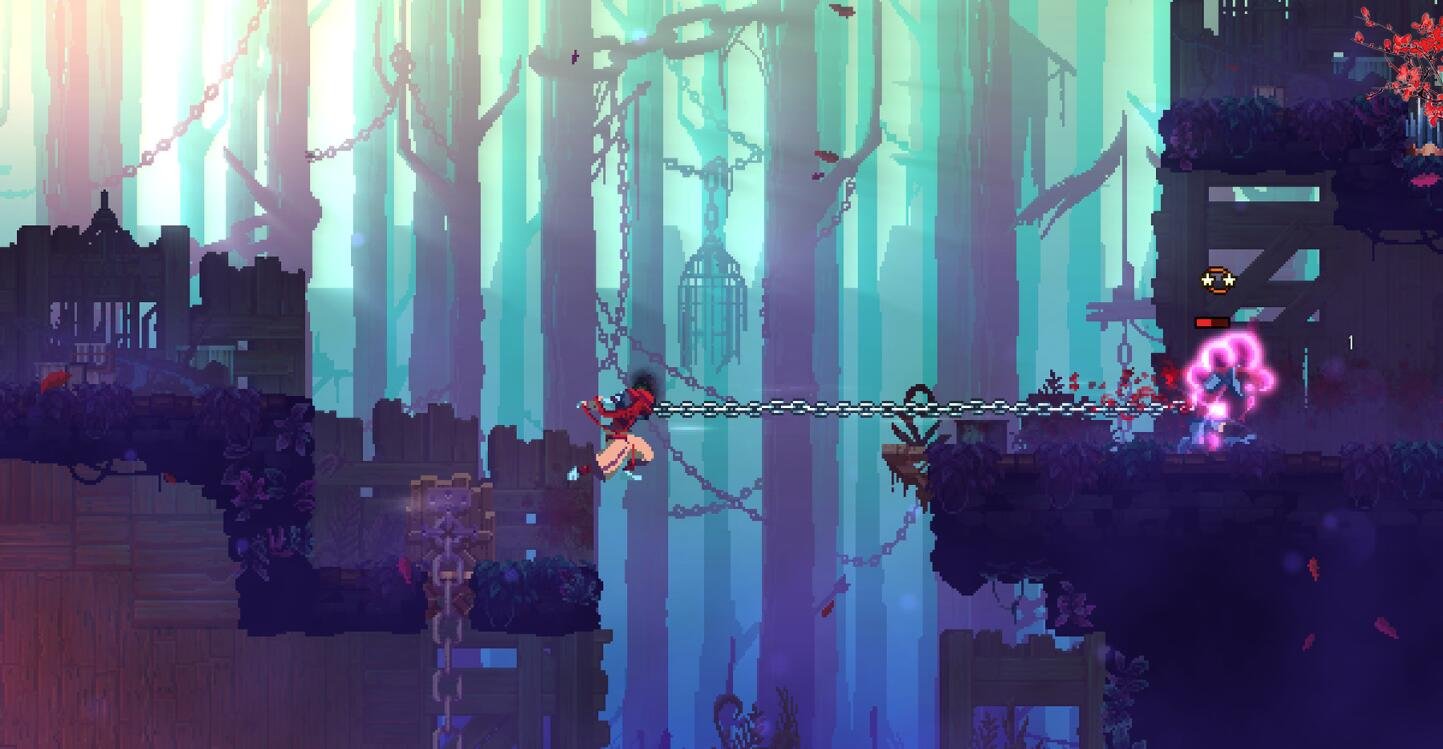Image resolution: width=1443 pixels, height=749 pixels.
Task: Click the horizontal whip chain stretching right
Action: (880, 408)
